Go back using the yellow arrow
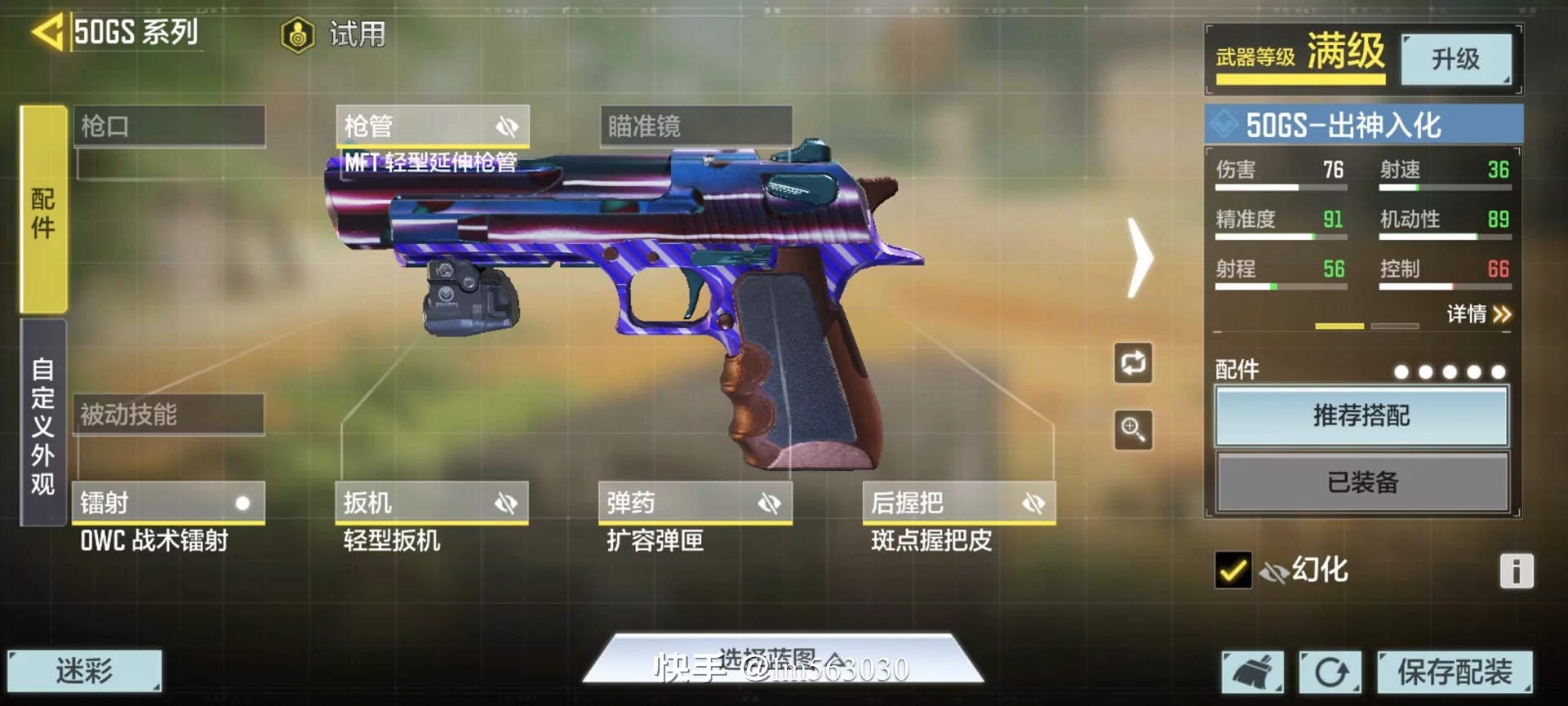 click(x=47, y=33)
